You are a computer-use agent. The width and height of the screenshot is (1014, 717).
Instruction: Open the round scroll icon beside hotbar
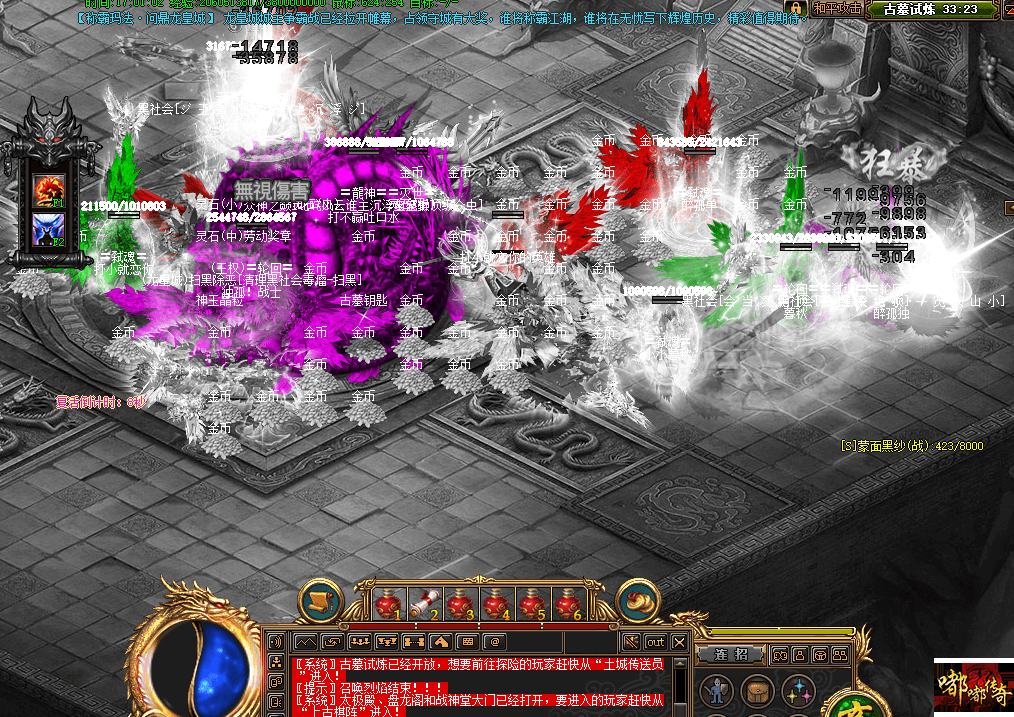pos(321,601)
